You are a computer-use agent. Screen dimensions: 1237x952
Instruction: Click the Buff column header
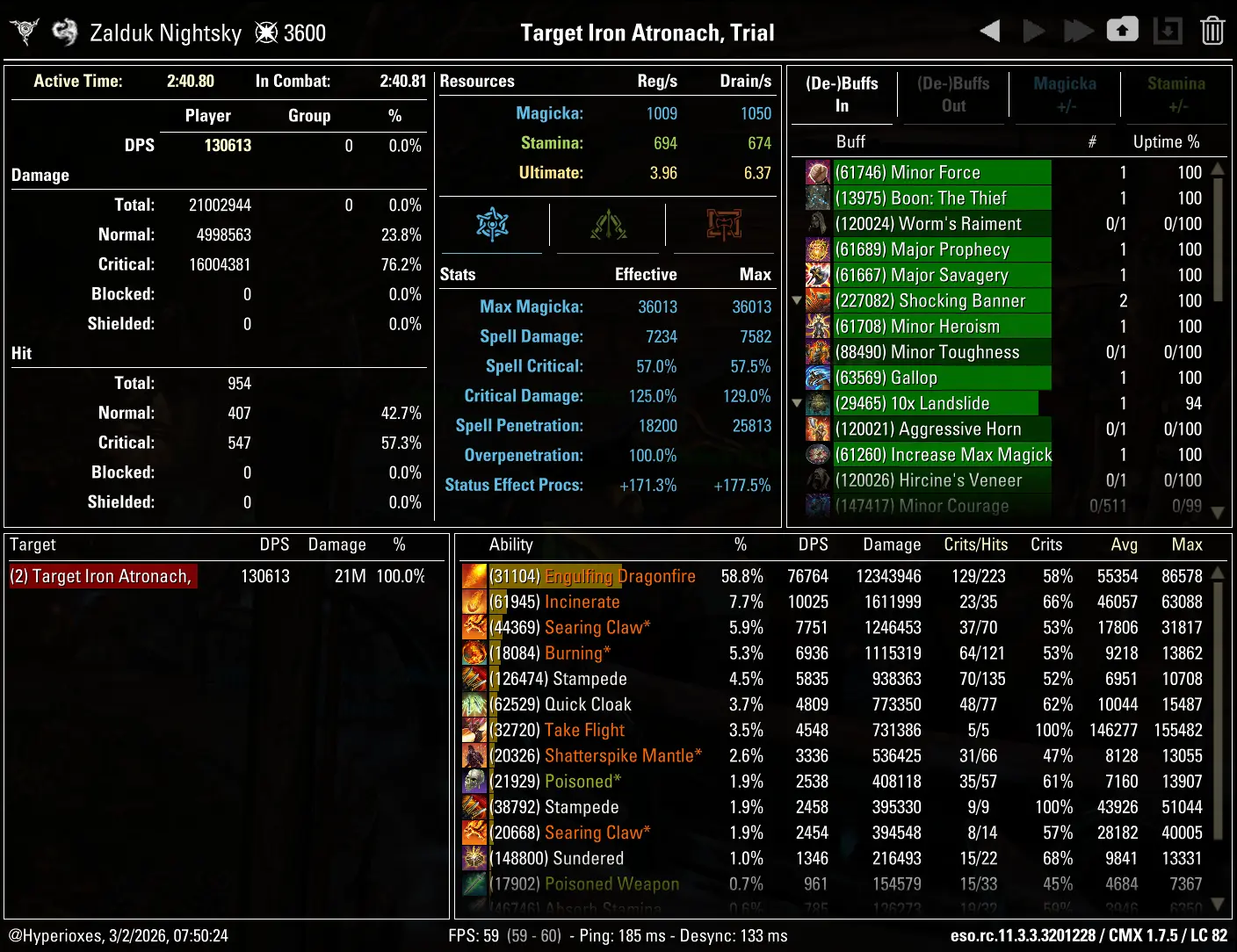(x=850, y=141)
